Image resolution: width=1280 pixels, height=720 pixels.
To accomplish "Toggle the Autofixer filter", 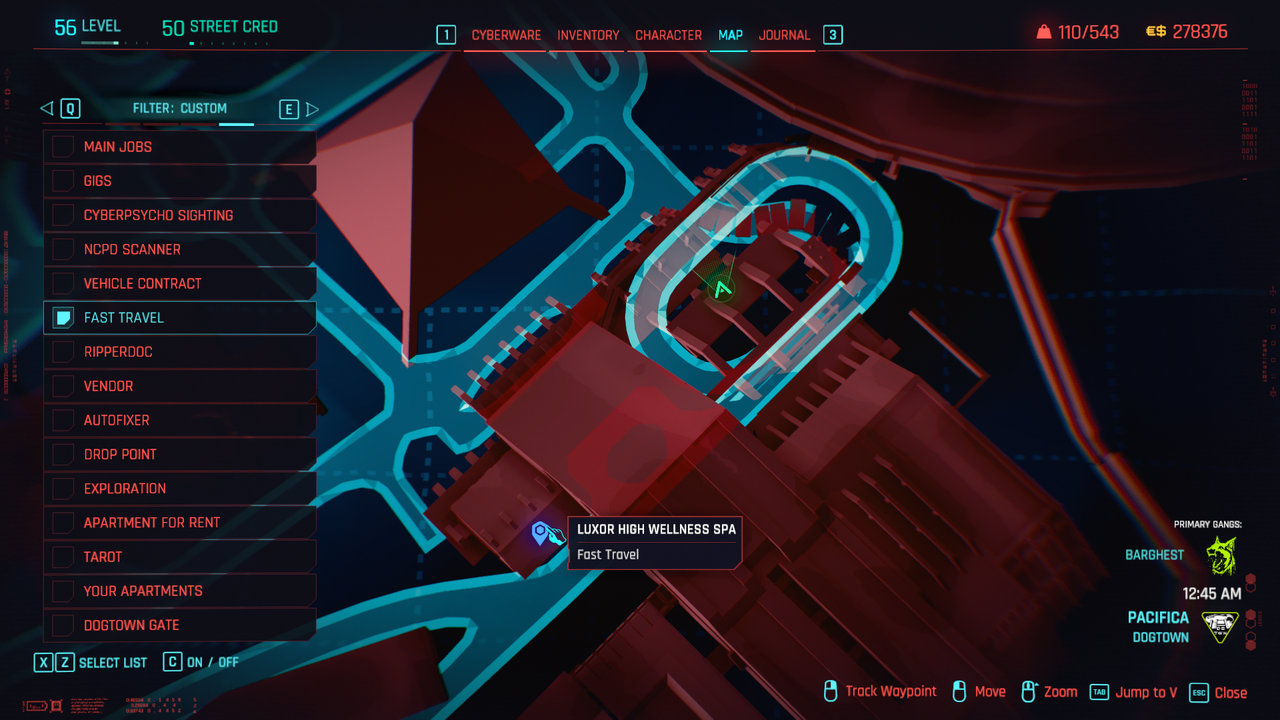I will pos(63,420).
